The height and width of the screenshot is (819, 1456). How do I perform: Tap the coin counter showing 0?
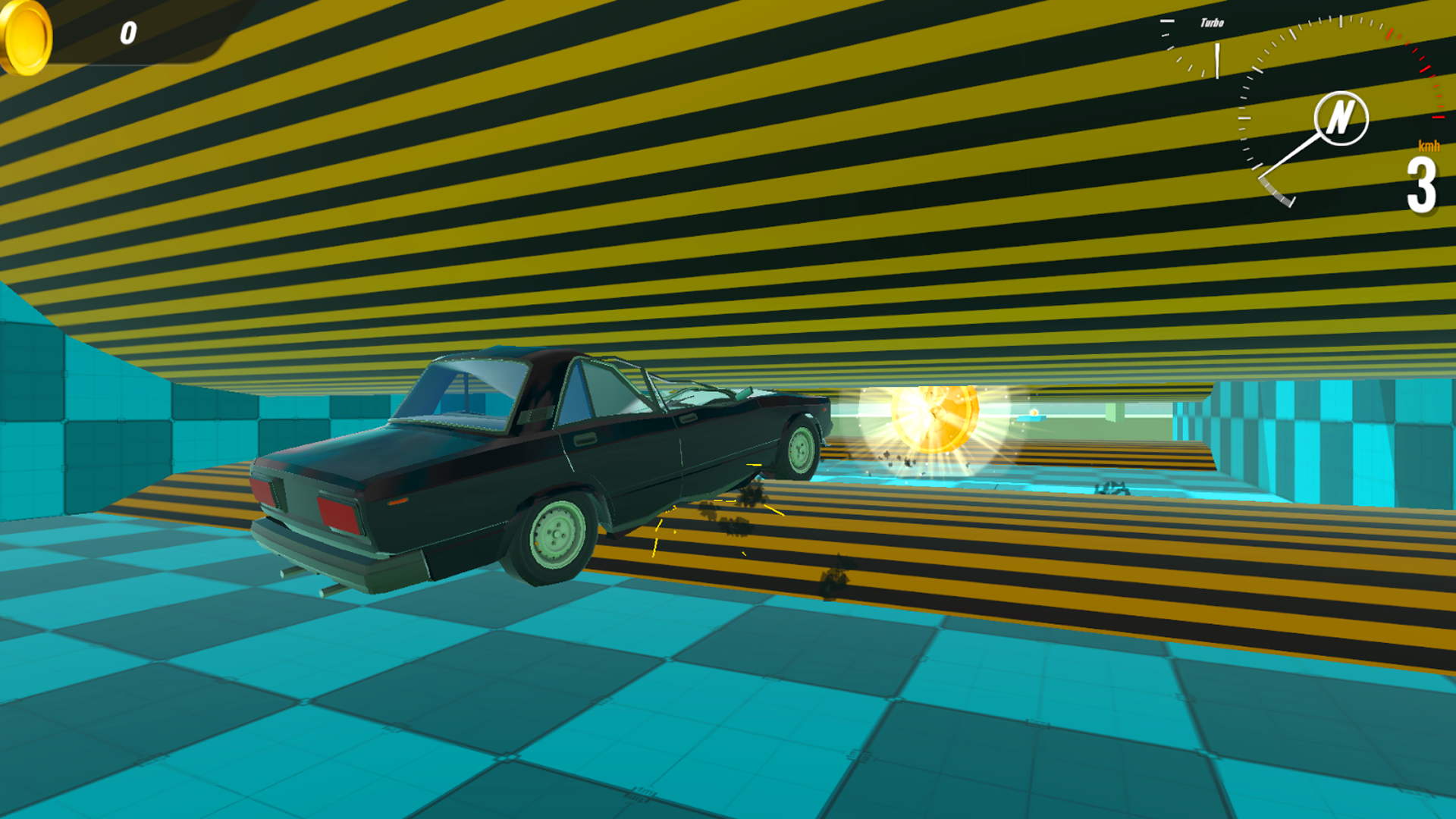[x=127, y=32]
